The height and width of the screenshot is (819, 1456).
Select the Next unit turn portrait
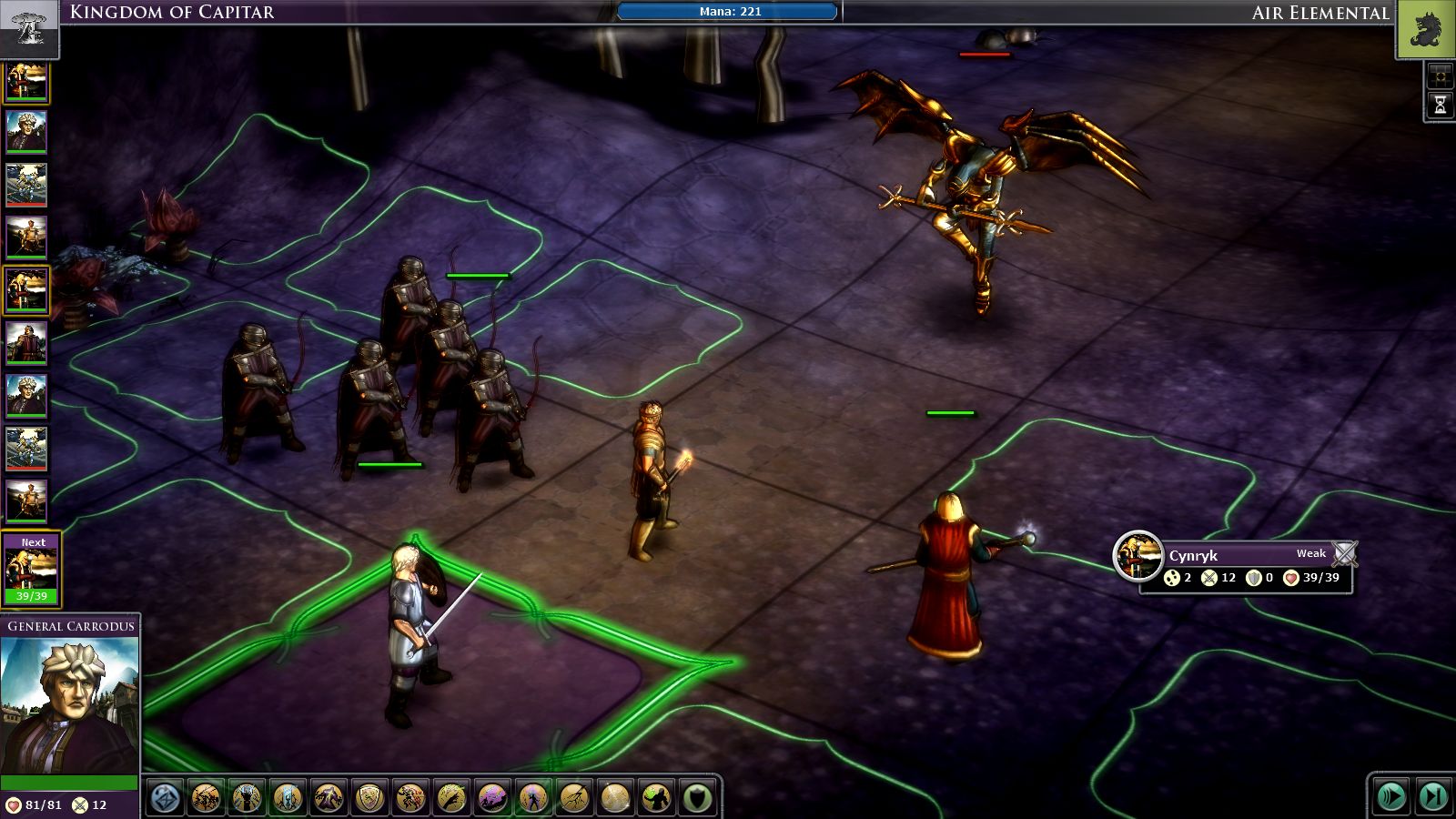click(32, 569)
